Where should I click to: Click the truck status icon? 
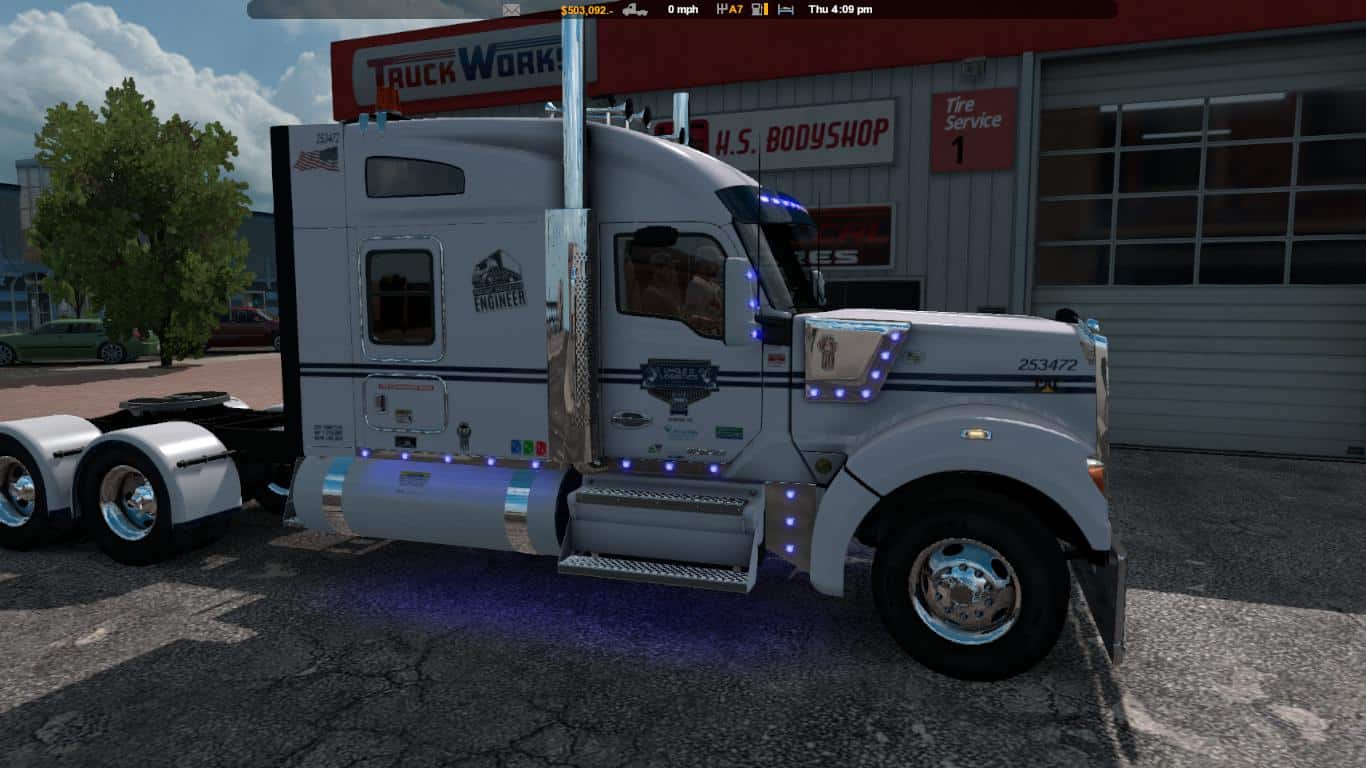pos(635,9)
